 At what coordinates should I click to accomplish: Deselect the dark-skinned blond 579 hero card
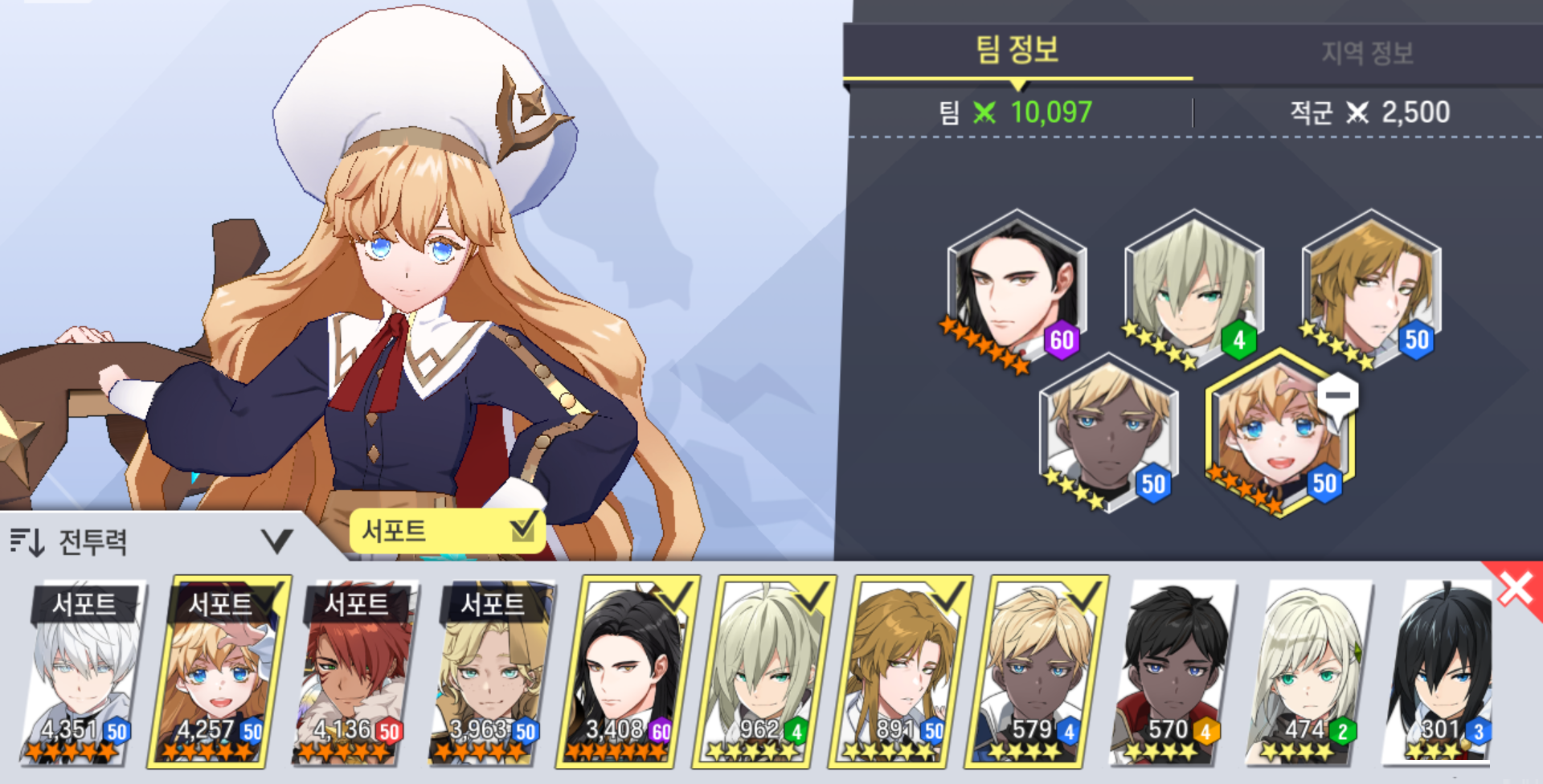click(x=1036, y=671)
